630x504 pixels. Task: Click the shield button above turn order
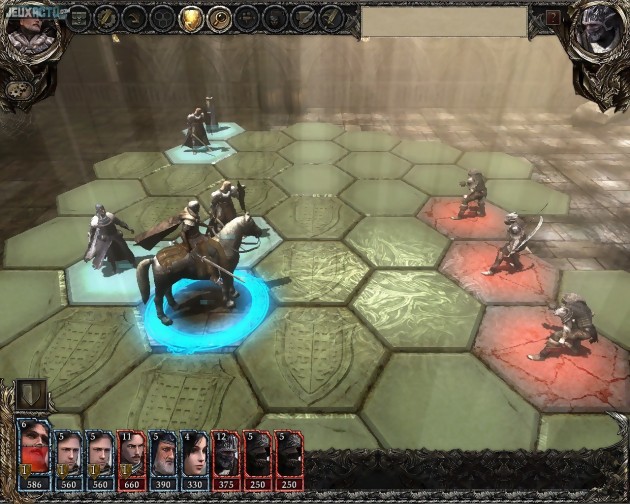[x=31, y=394]
